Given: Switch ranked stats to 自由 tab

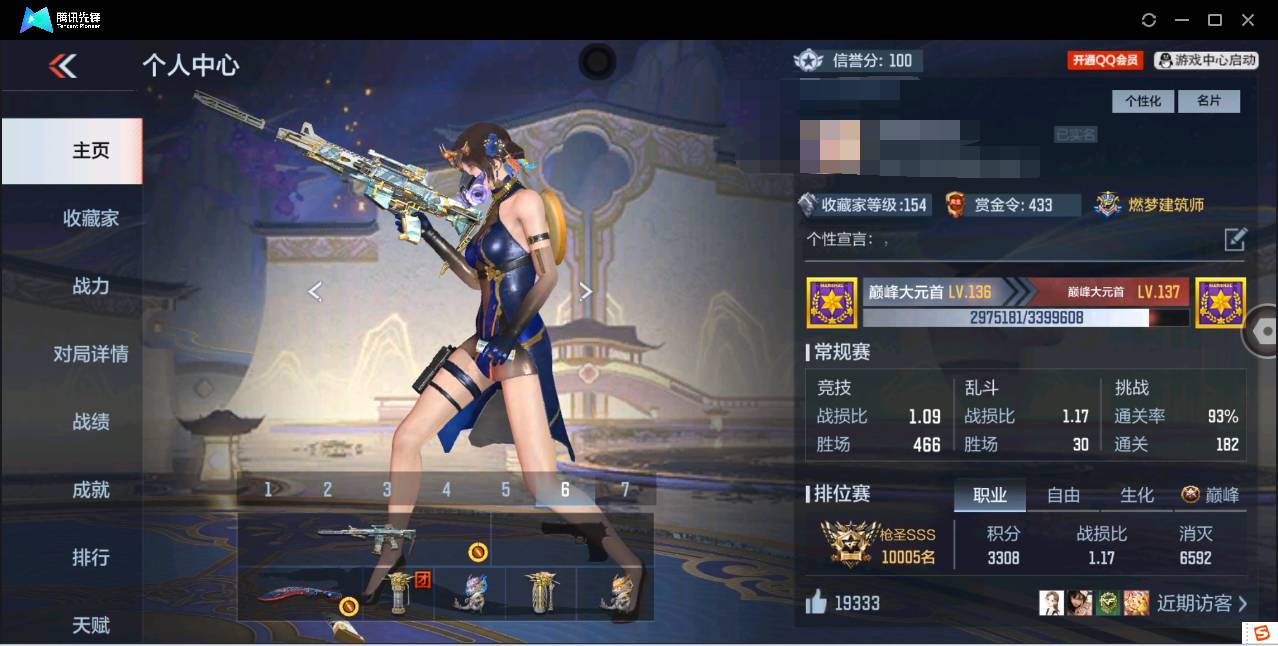Looking at the screenshot, I should 1063,495.
